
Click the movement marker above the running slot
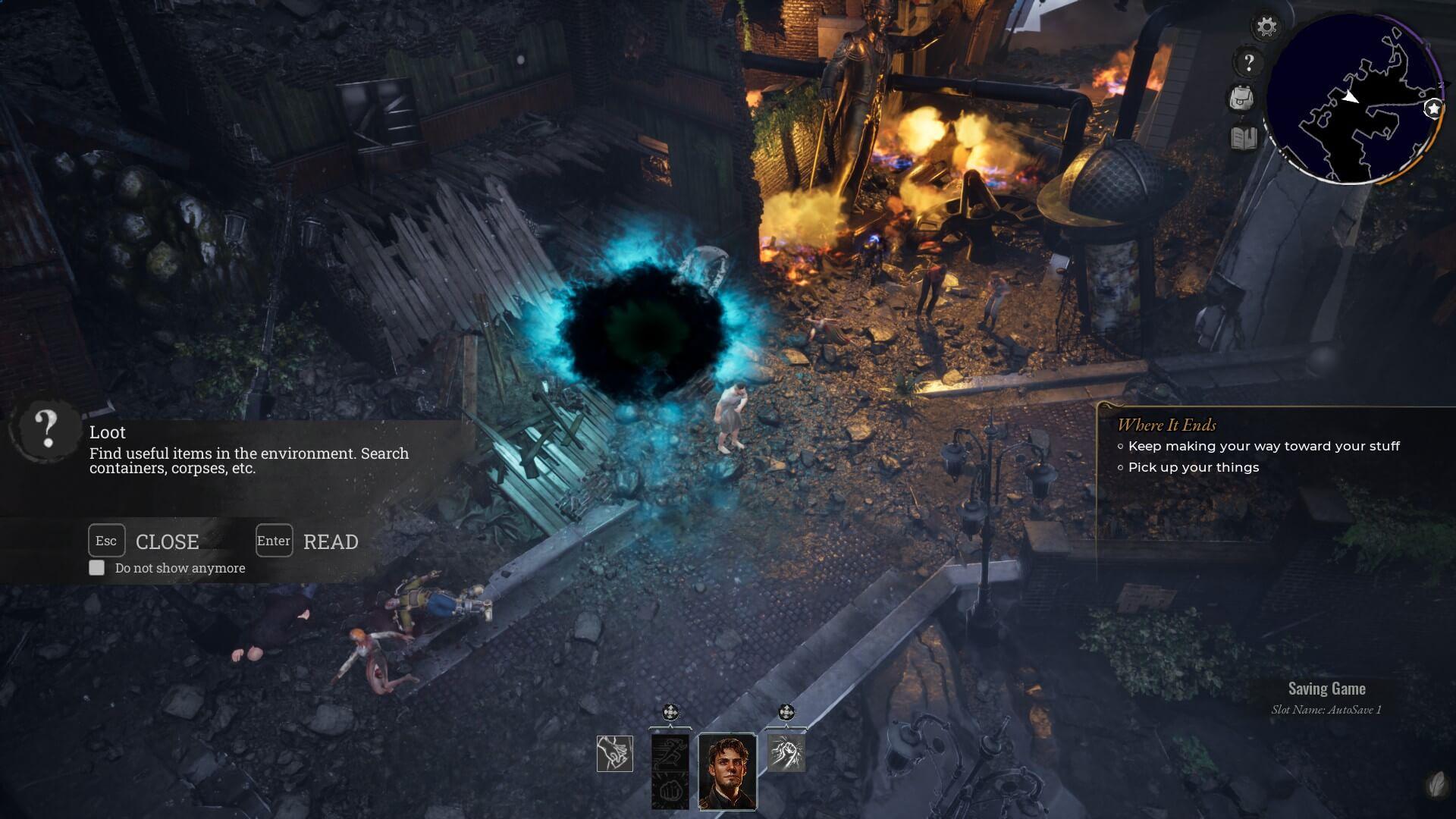pyautogui.click(x=670, y=712)
